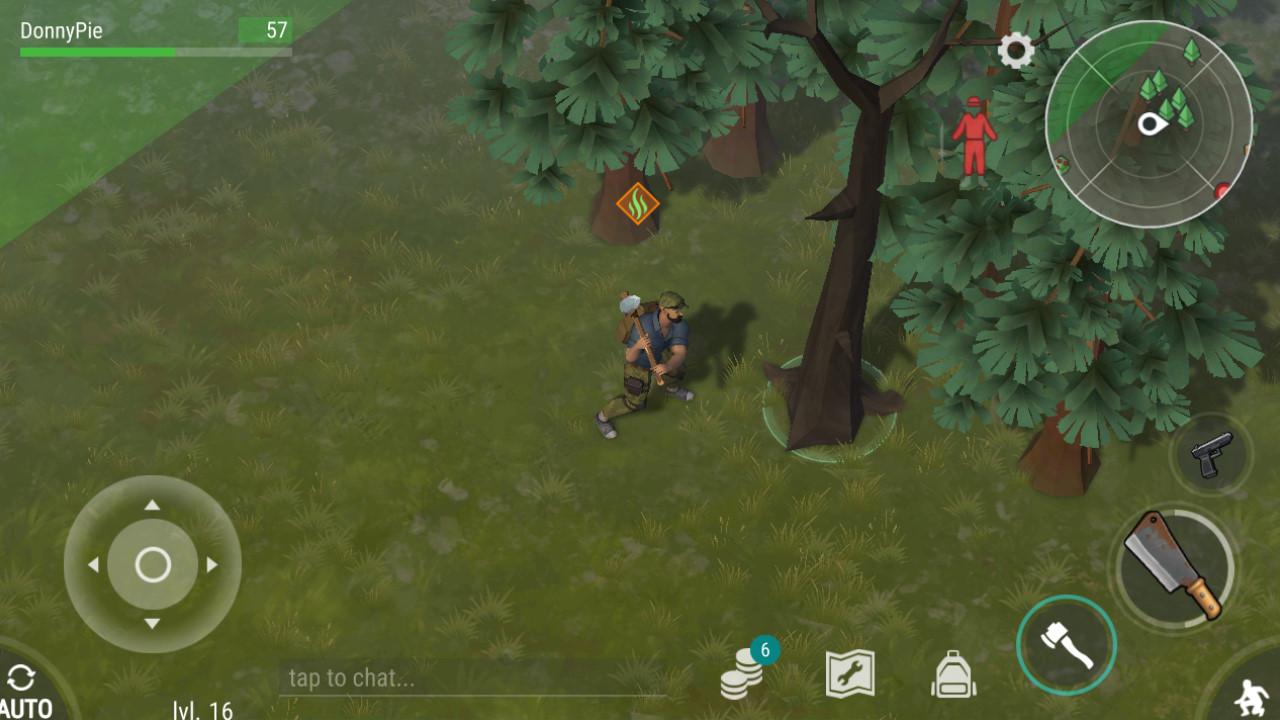This screenshot has height=720, width=1280.
Task: Toggle the AUTO mode button
Action: (x=25, y=692)
